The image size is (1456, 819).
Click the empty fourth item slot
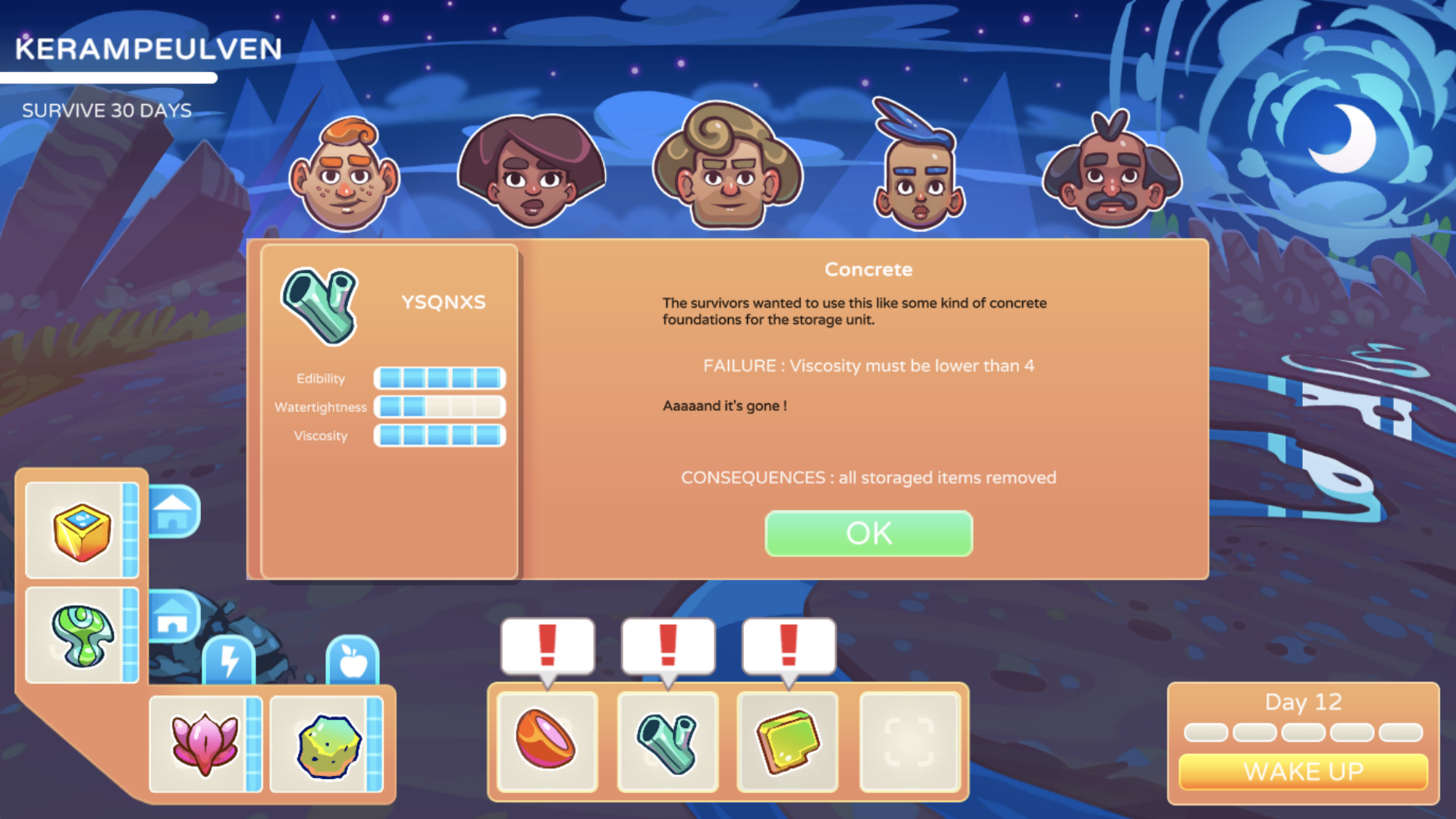tap(909, 741)
